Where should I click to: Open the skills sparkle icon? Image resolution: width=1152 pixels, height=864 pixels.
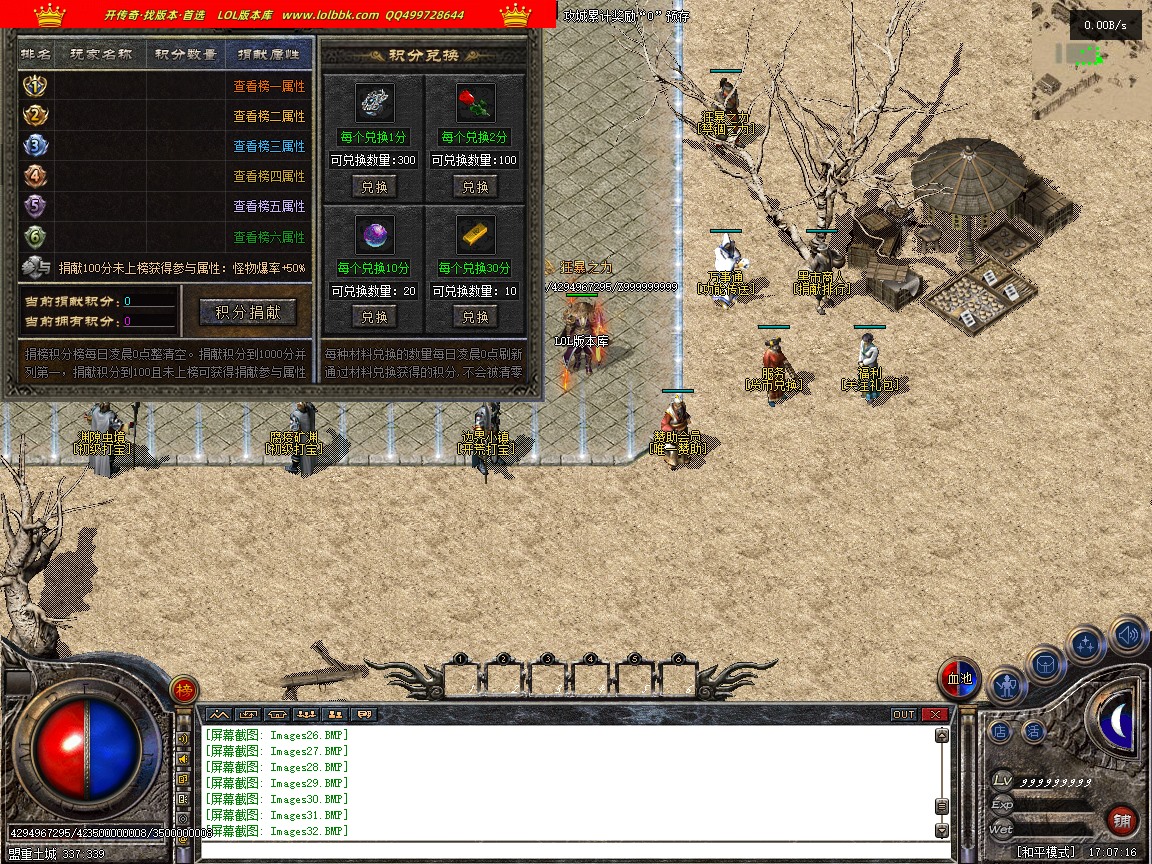click(x=1086, y=645)
